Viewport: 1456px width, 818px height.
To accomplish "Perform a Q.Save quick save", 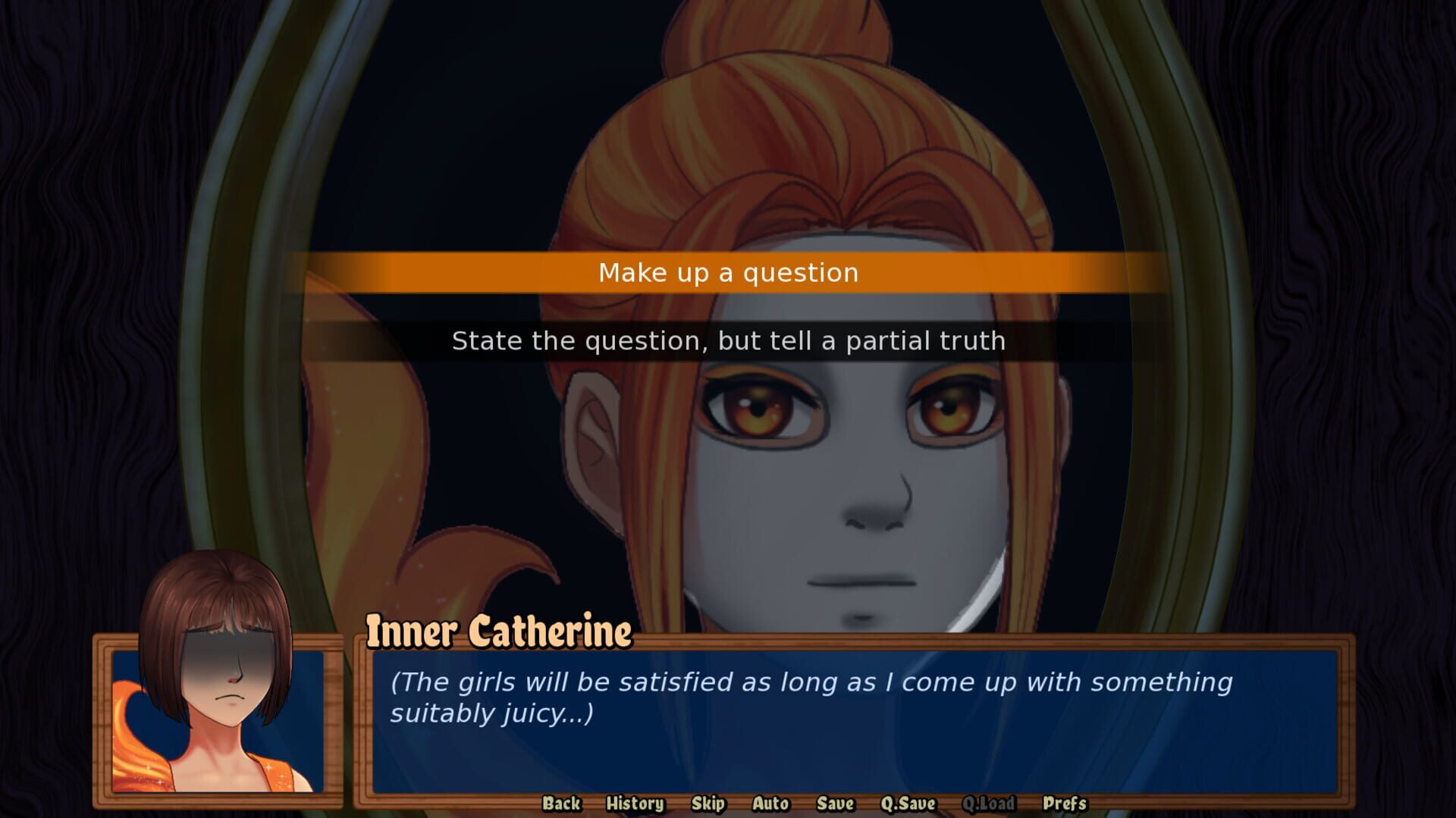I will click(908, 804).
